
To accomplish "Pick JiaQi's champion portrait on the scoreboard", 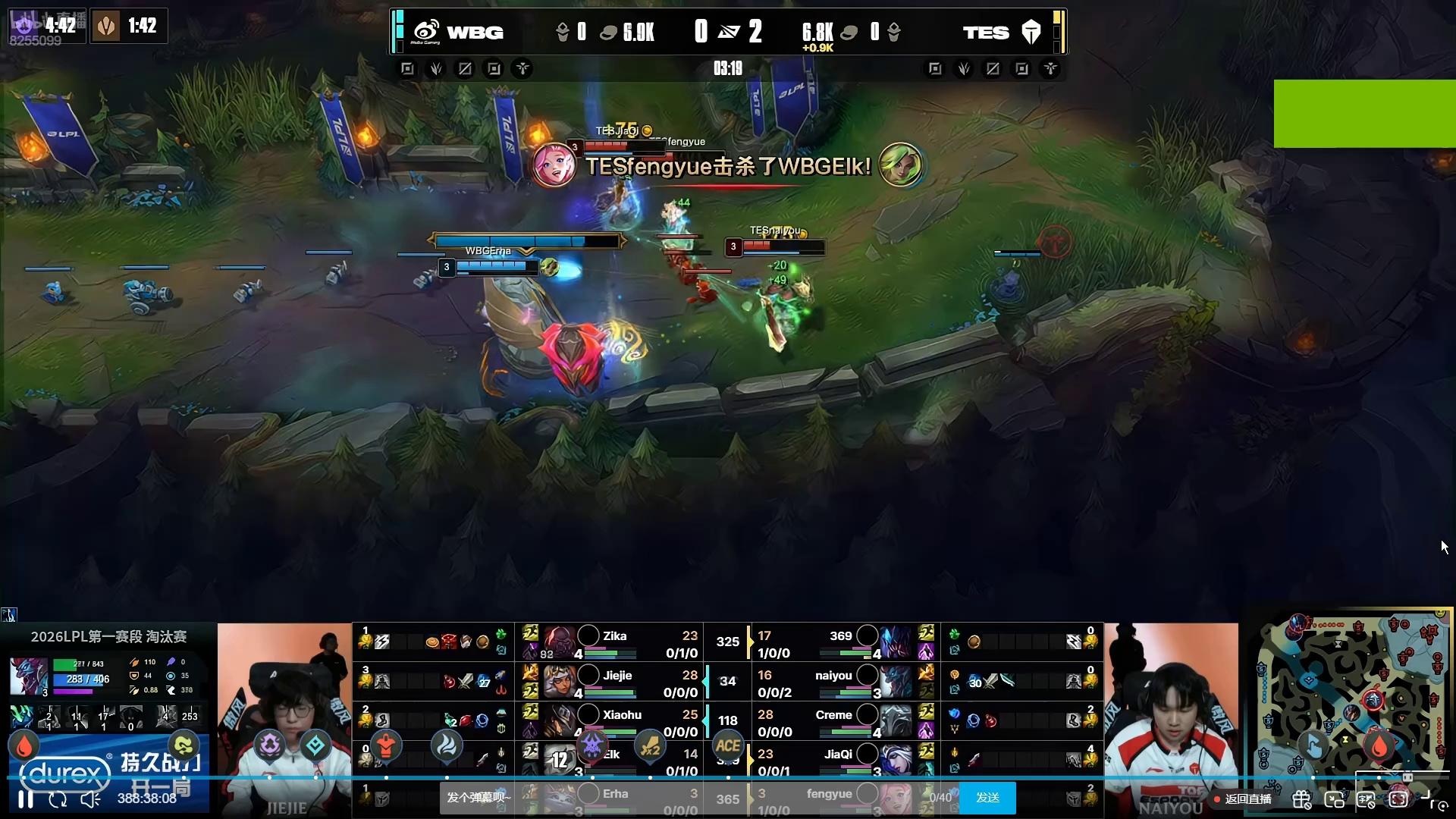I will (896, 759).
